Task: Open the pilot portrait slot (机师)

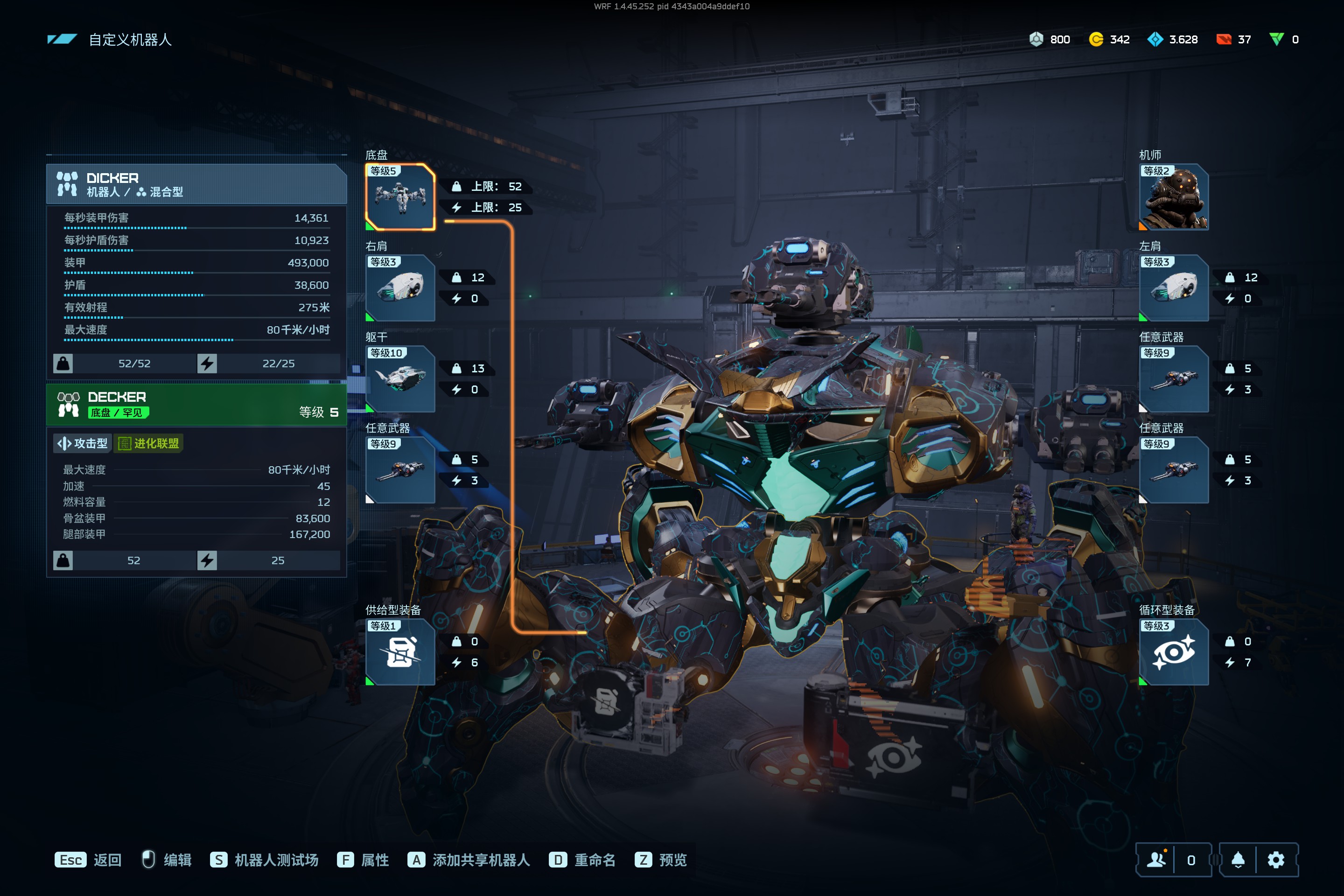Action: [1173, 197]
